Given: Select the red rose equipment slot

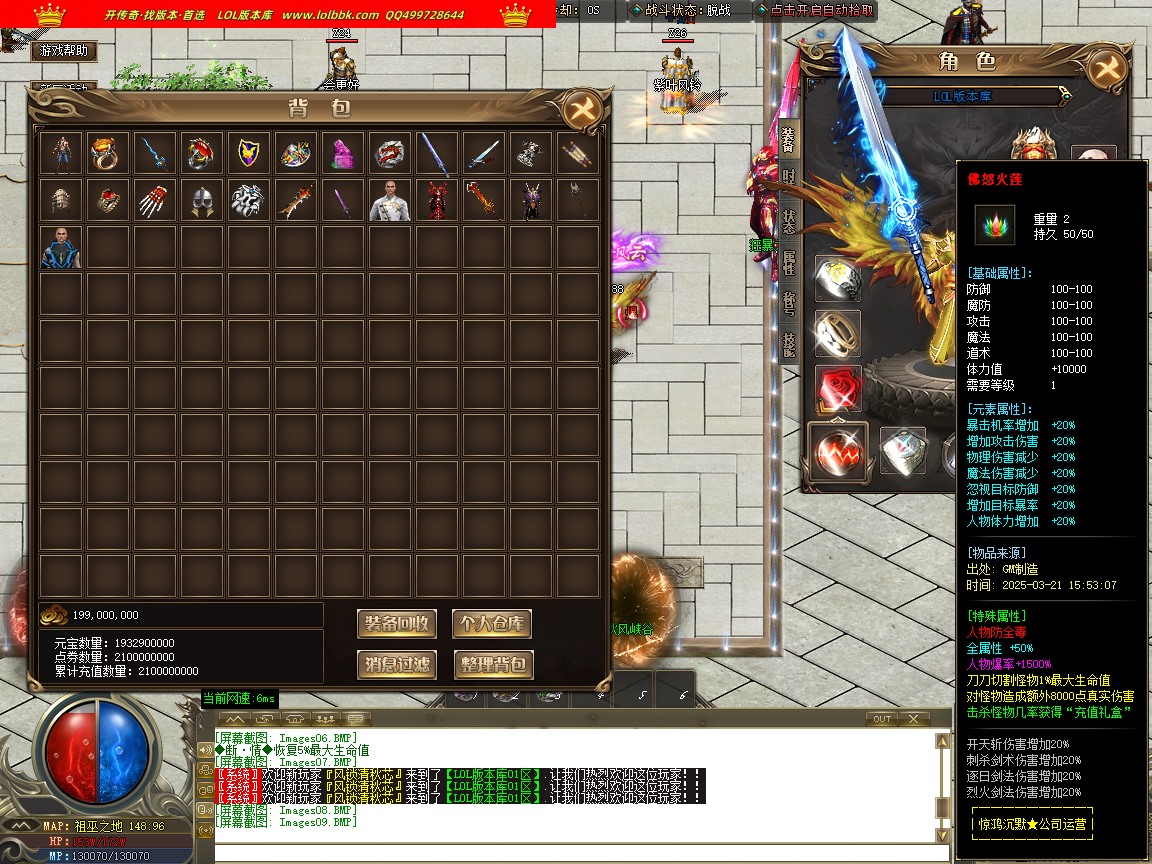Looking at the screenshot, I should pyautogui.click(x=838, y=388).
